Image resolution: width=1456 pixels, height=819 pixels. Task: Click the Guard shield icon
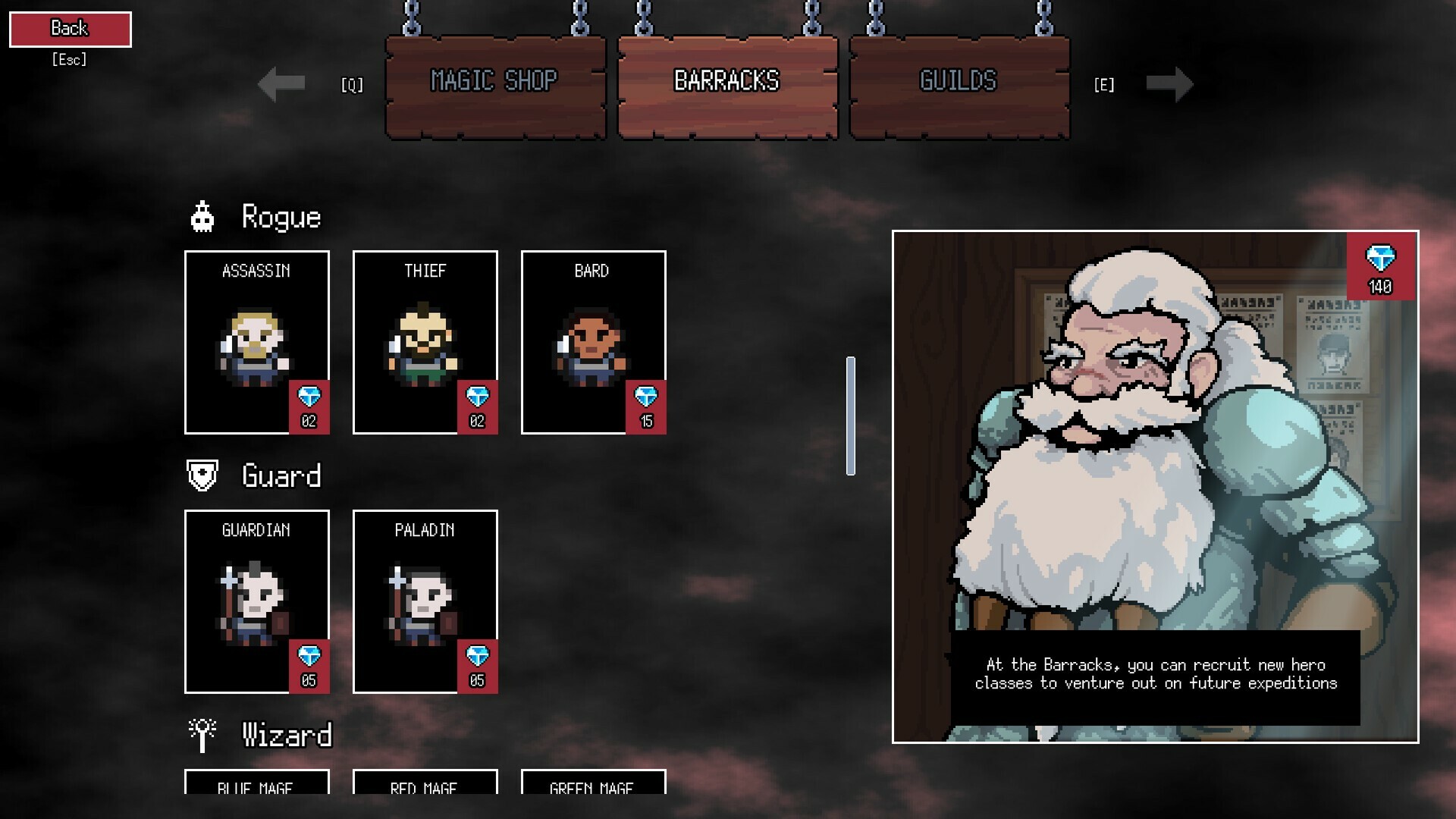[202, 474]
